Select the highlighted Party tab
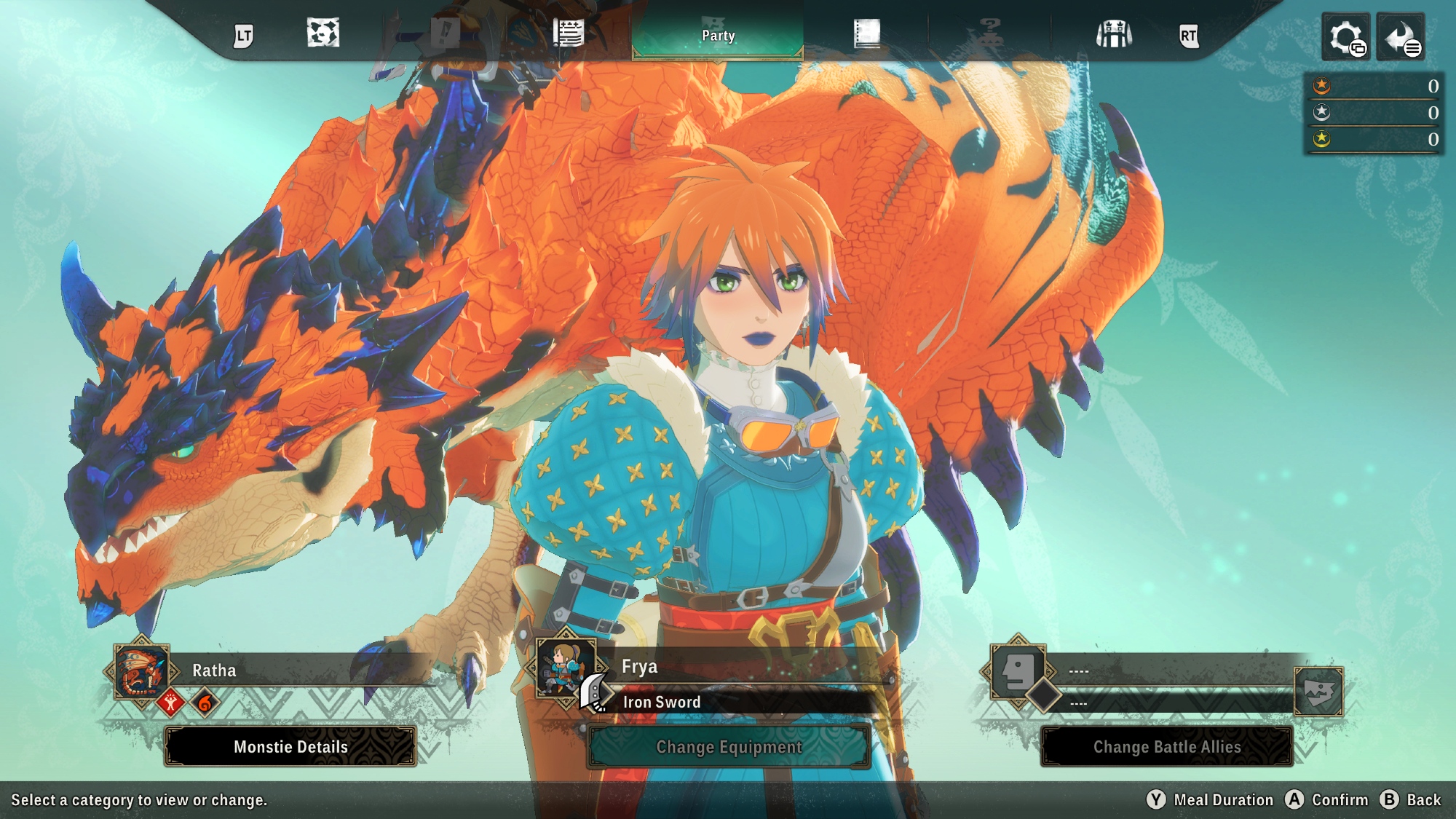This screenshot has height=819, width=1456. 718,35
